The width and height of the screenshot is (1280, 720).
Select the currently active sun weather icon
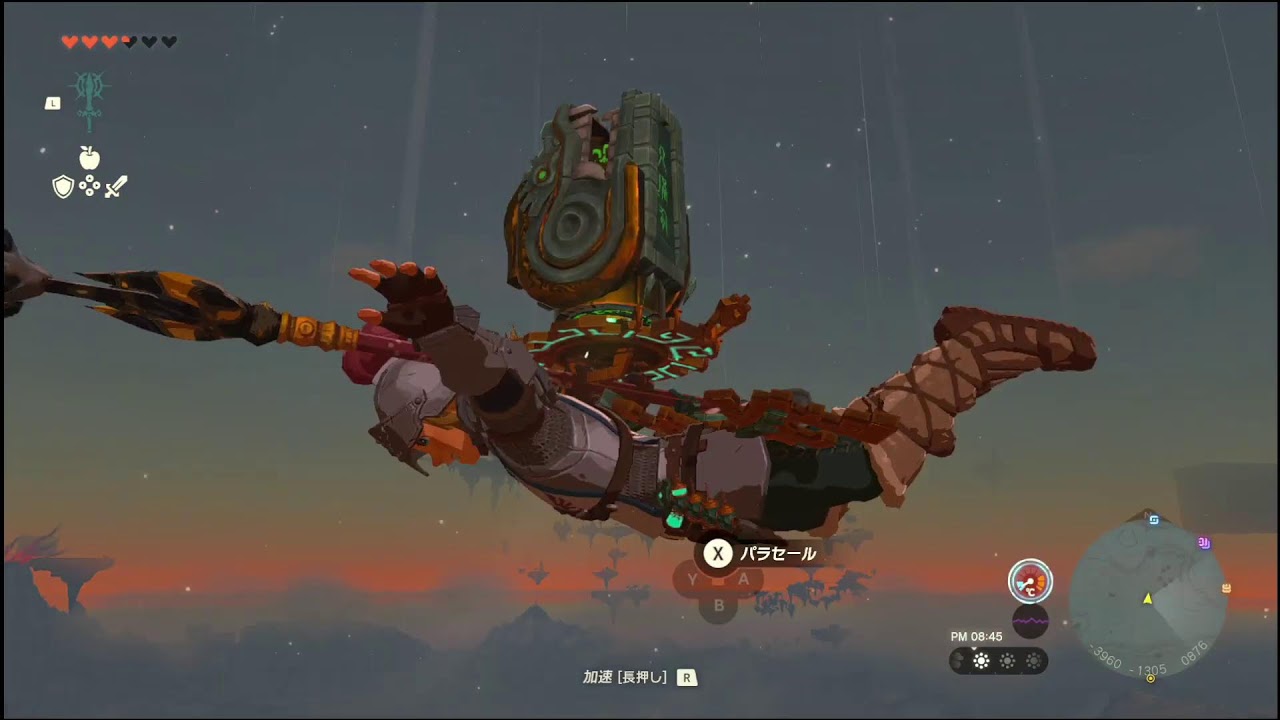pyautogui.click(x=981, y=660)
